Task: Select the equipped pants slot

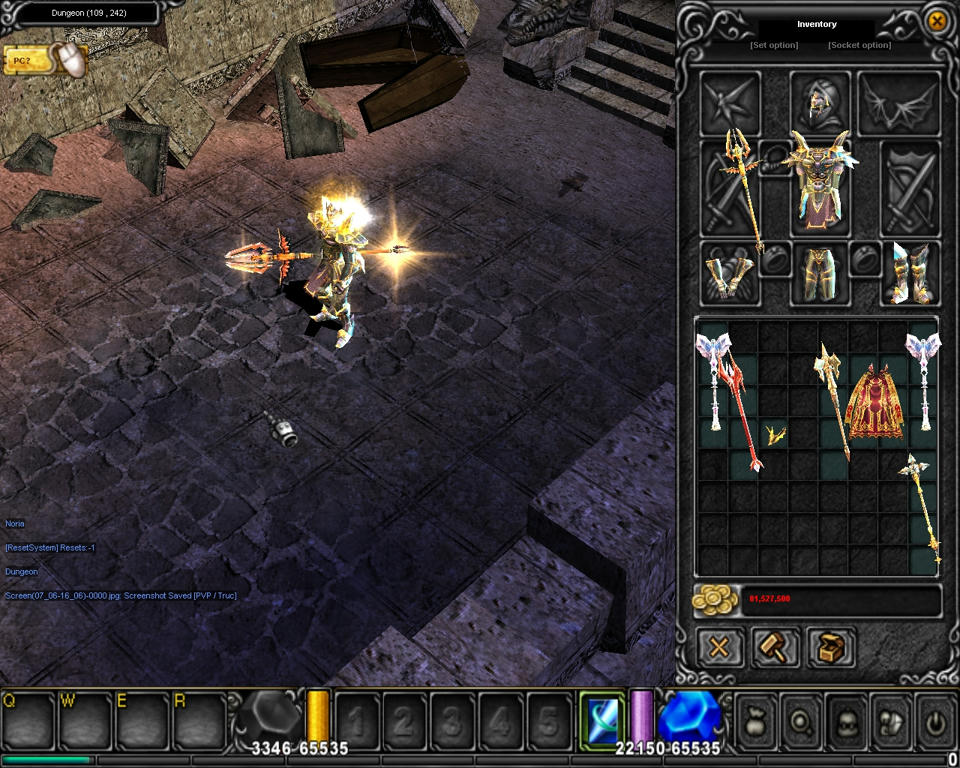Action: 819,274
